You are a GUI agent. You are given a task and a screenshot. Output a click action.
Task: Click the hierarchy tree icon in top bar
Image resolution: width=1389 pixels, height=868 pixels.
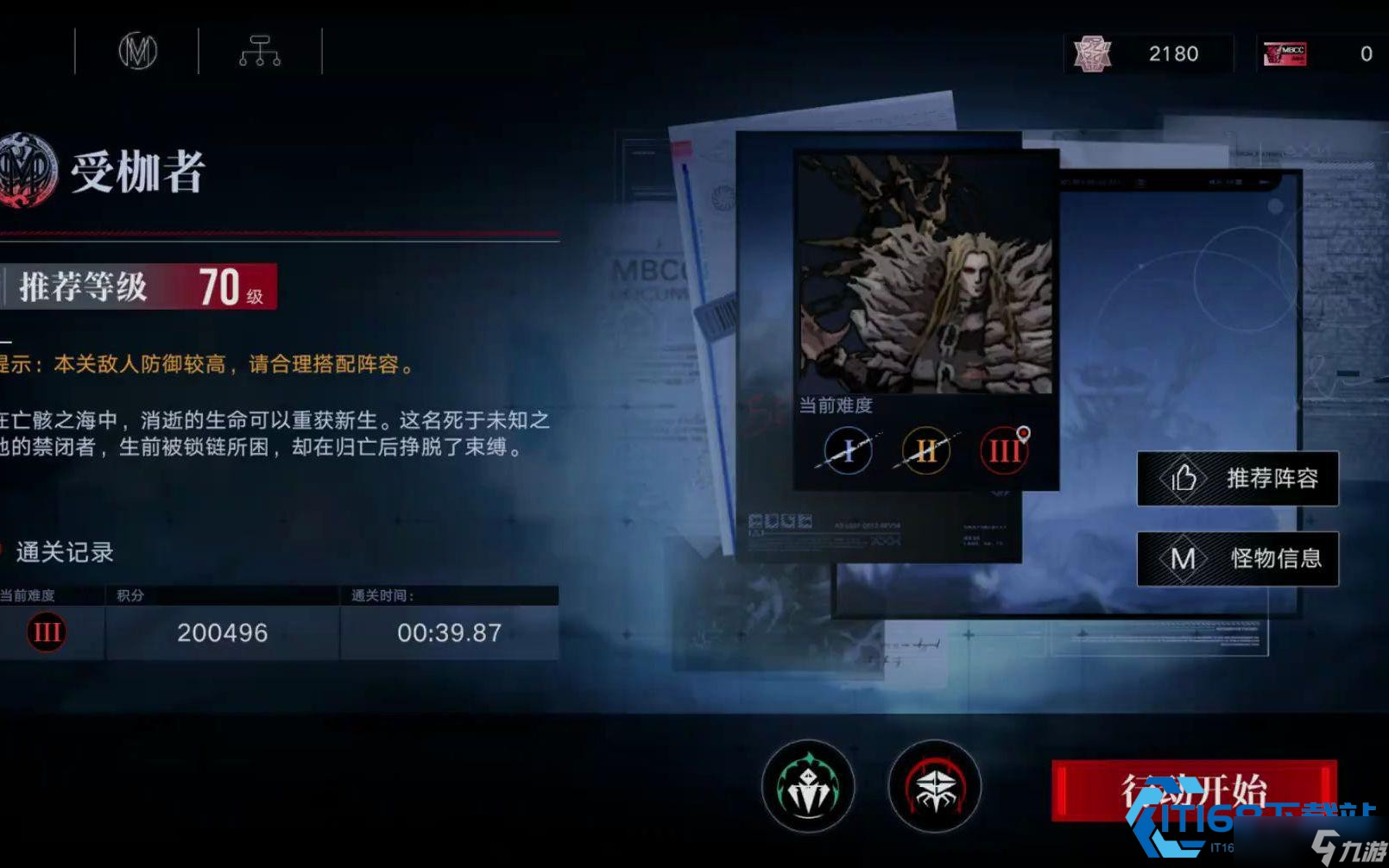coord(260,52)
